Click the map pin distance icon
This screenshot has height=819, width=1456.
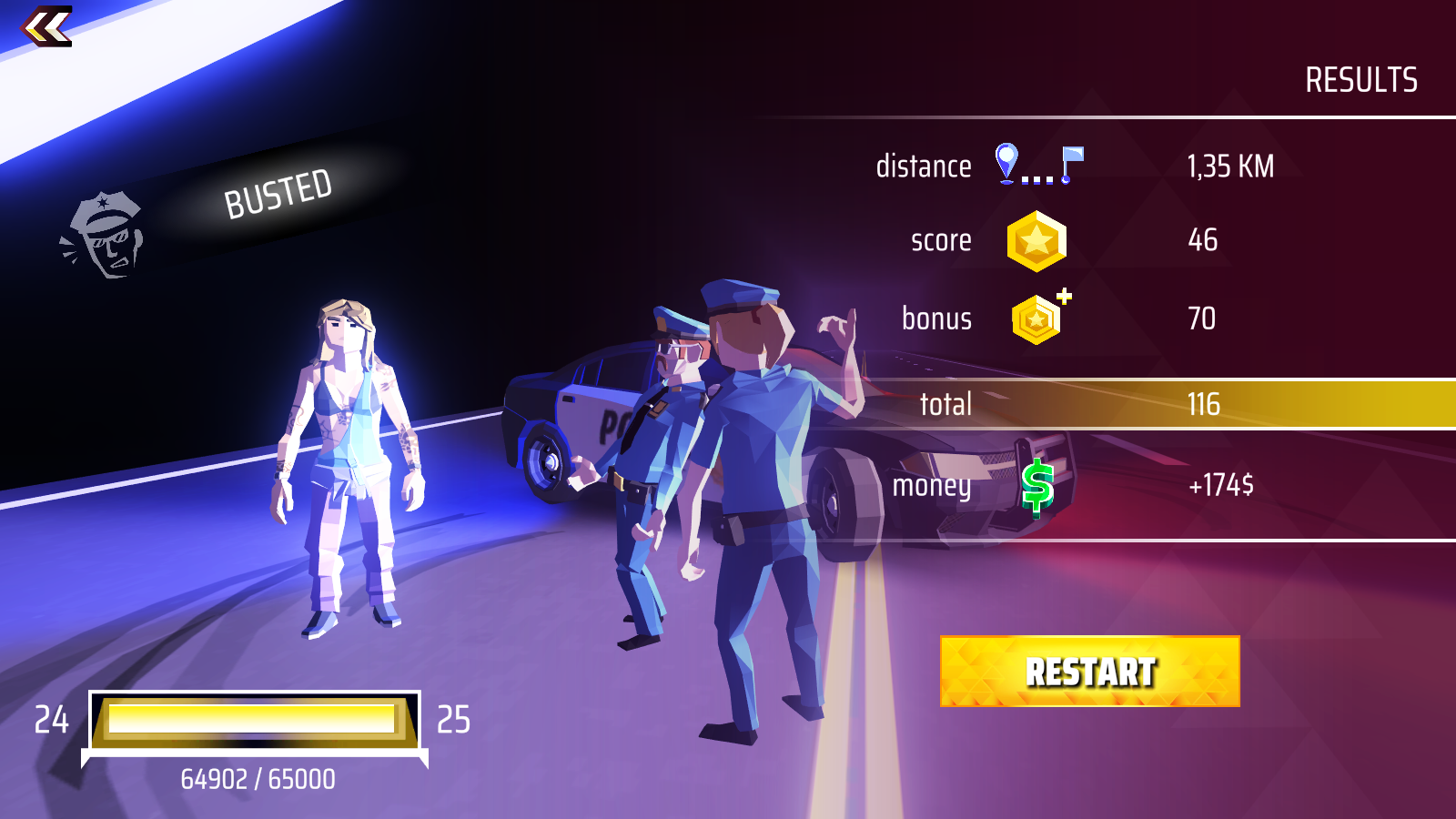coord(1005,162)
